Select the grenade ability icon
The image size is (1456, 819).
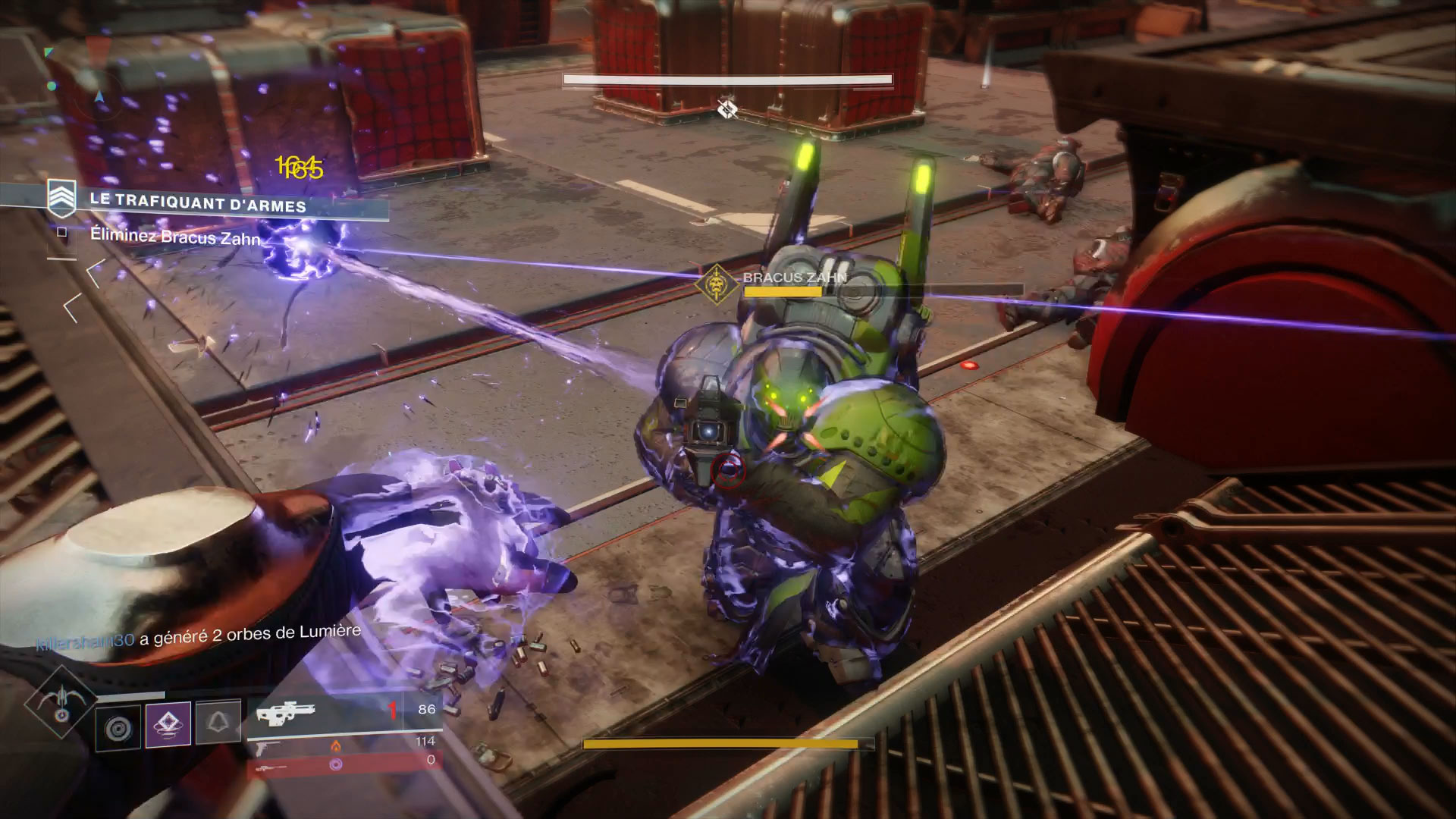[x=118, y=727]
